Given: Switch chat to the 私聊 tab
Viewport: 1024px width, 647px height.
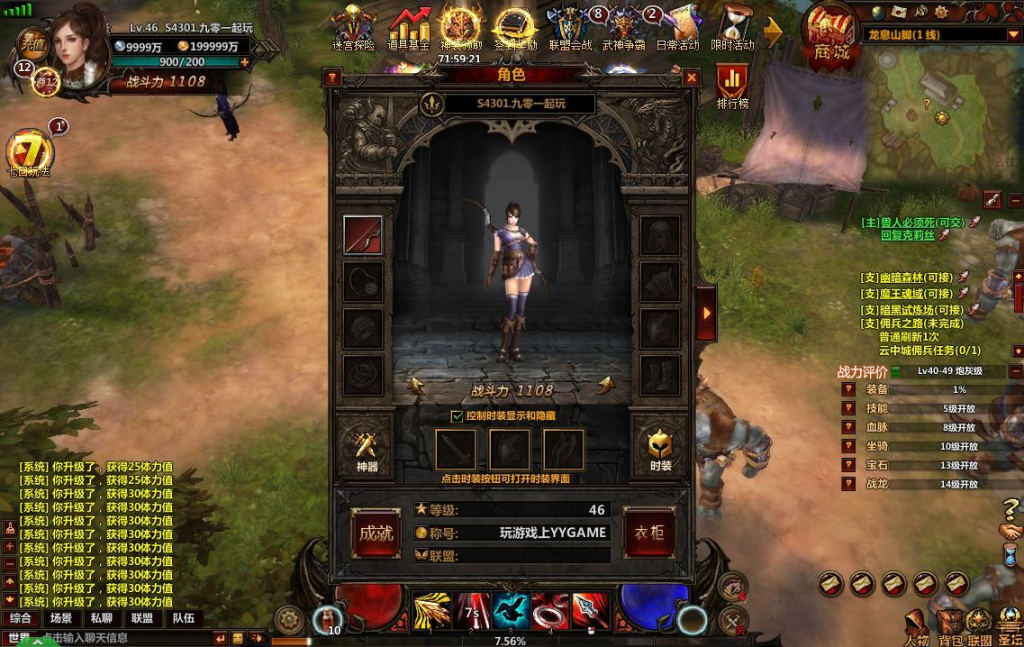Looking at the screenshot, I should coord(102,618).
